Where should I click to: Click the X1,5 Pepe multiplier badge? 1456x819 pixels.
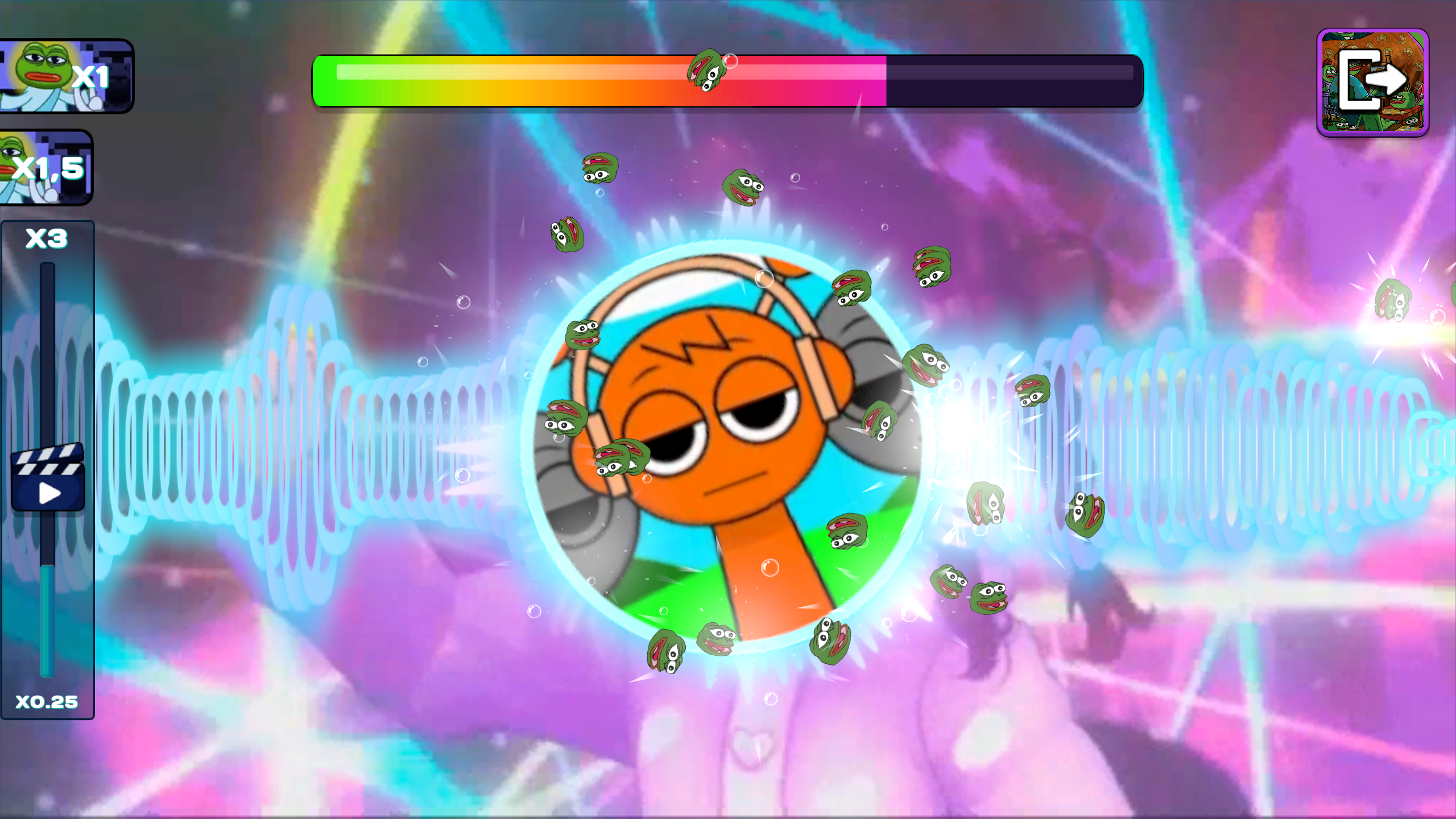[x=47, y=167]
